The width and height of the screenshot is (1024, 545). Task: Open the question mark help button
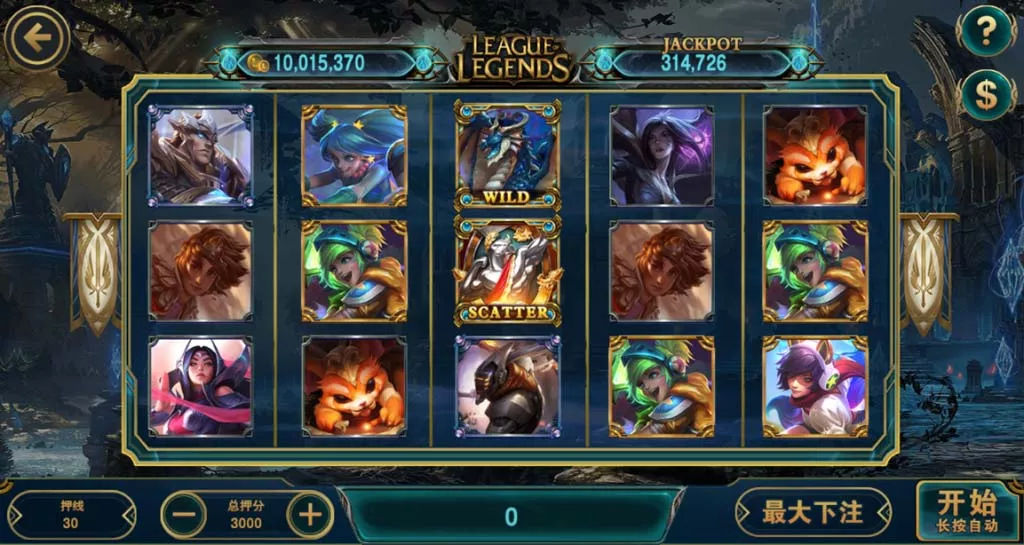(x=986, y=33)
